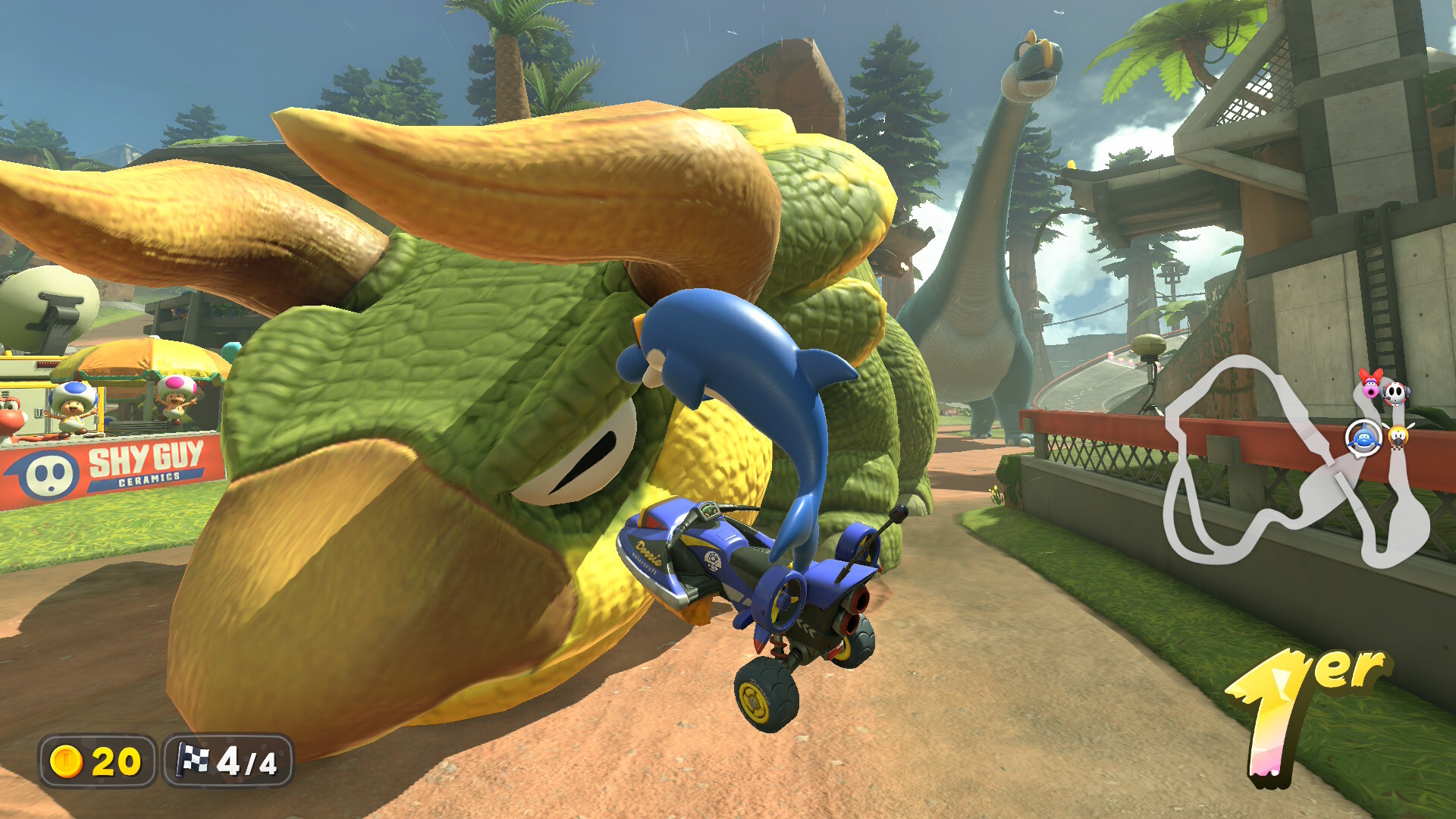
Task: Select the Shy Guy marker with headset
Action: click(x=1395, y=393)
